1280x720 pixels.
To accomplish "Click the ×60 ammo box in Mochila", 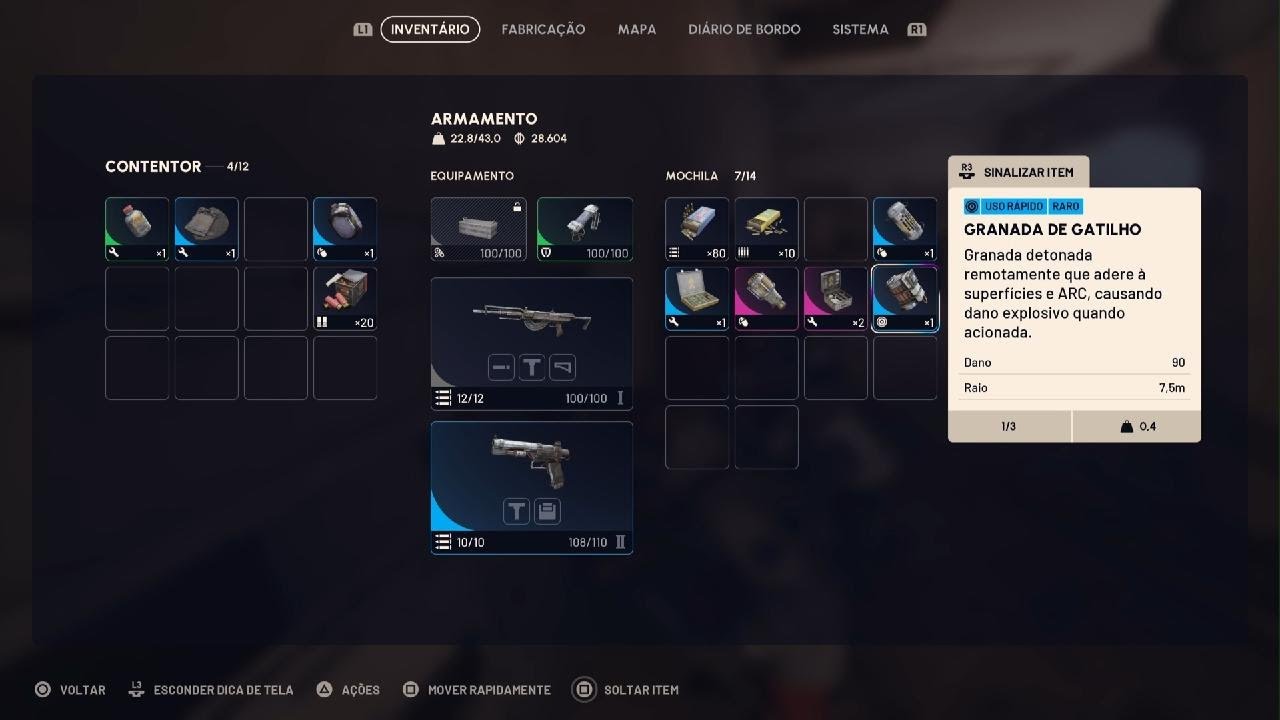I will click(x=697, y=229).
